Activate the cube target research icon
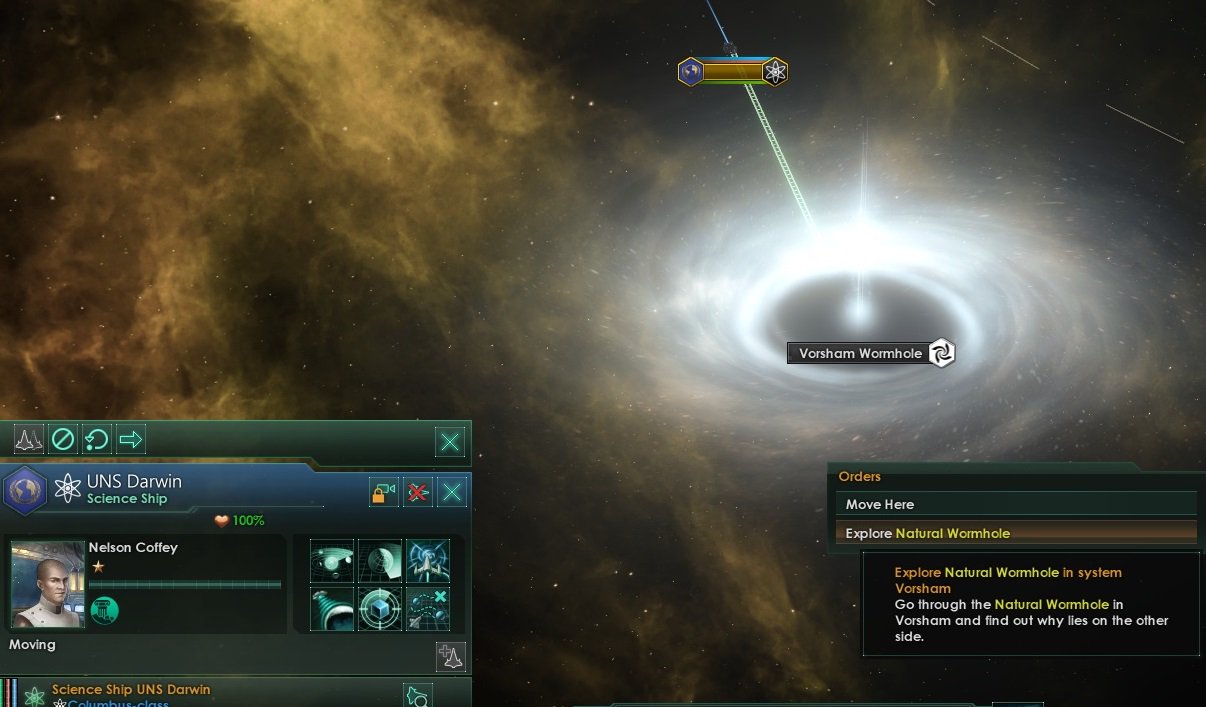Screen dimensions: 1206x707 coord(380,609)
